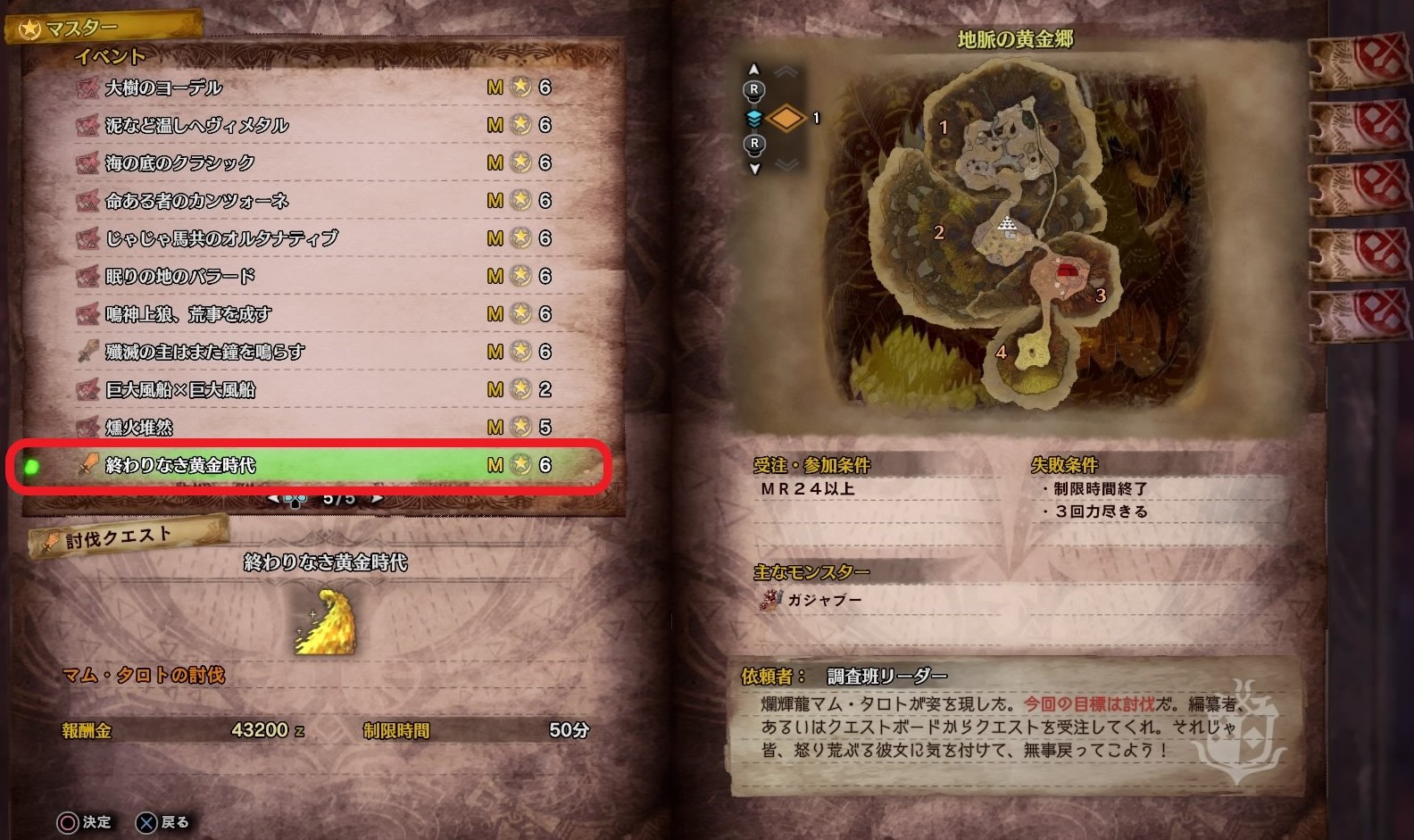This screenshot has height=840, width=1414.
Task: Go to the previous quest list page
Action: [x=274, y=499]
